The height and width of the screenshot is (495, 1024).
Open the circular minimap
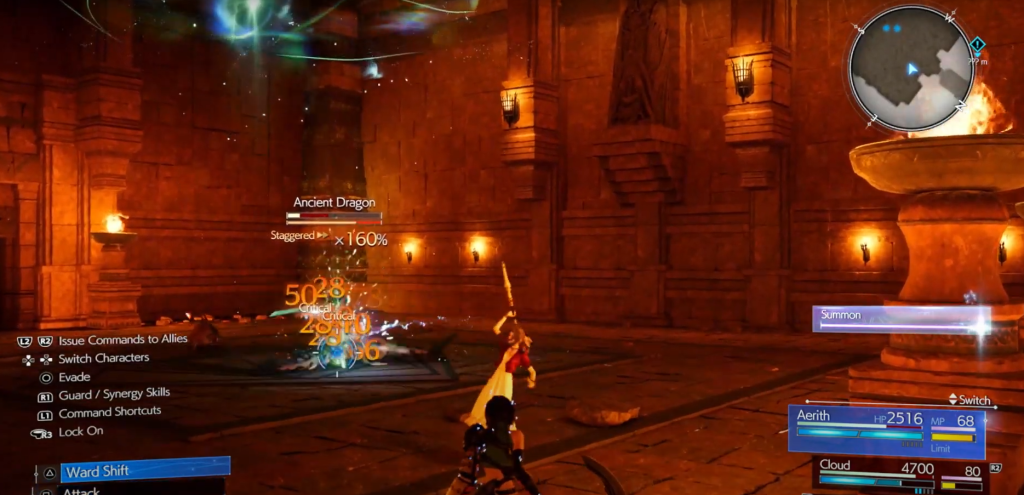coord(910,68)
